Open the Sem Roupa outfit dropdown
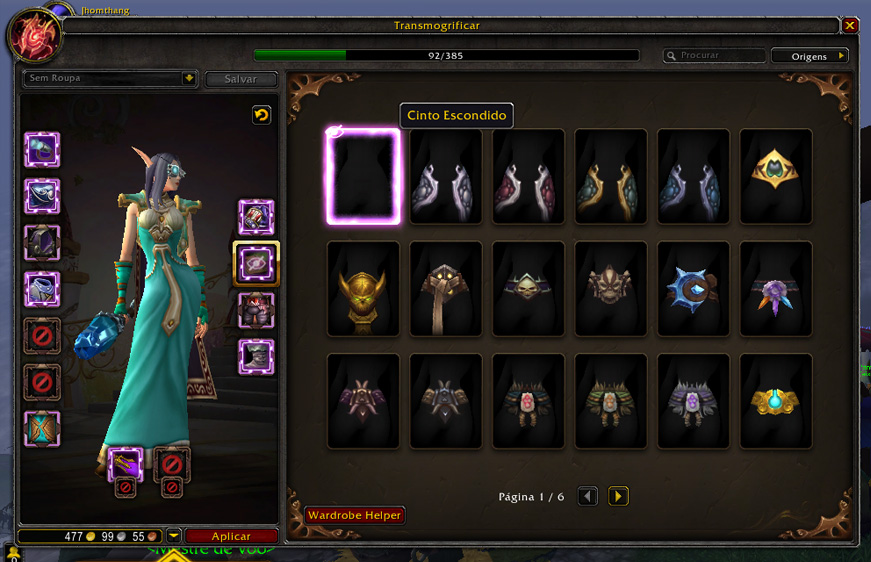The image size is (871, 562). (x=188, y=78)
